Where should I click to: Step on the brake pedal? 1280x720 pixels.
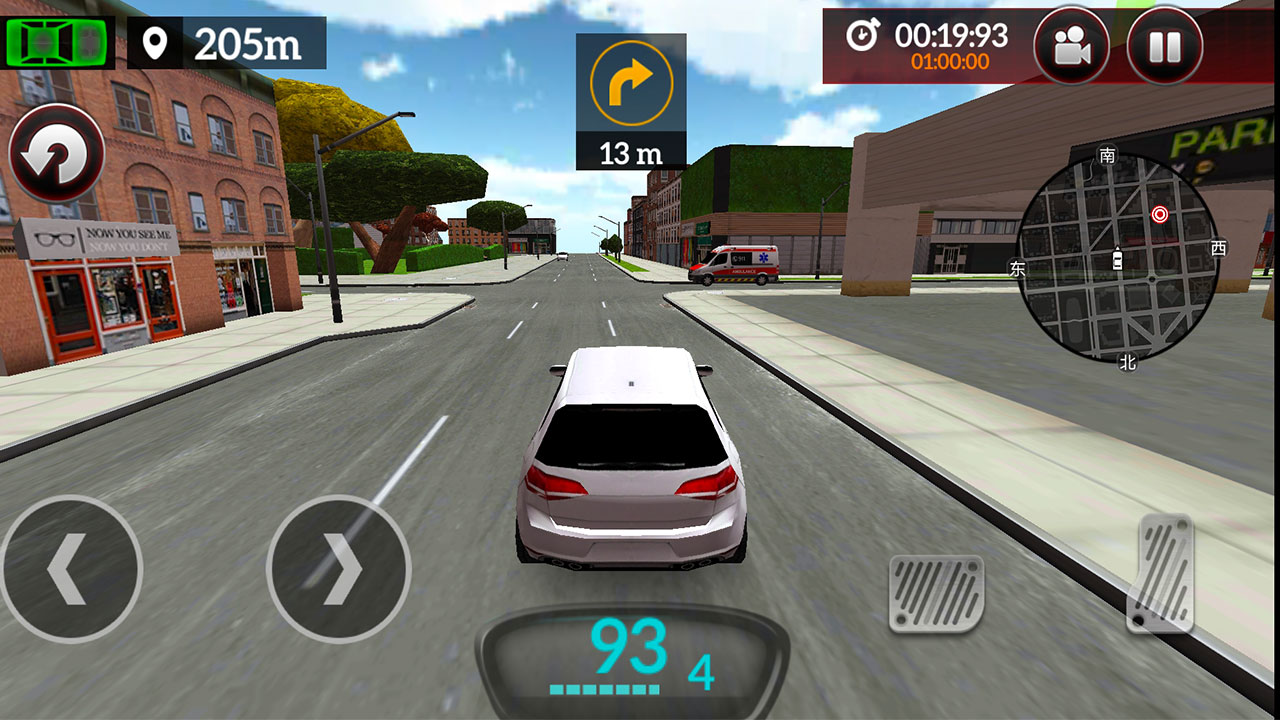937,593
